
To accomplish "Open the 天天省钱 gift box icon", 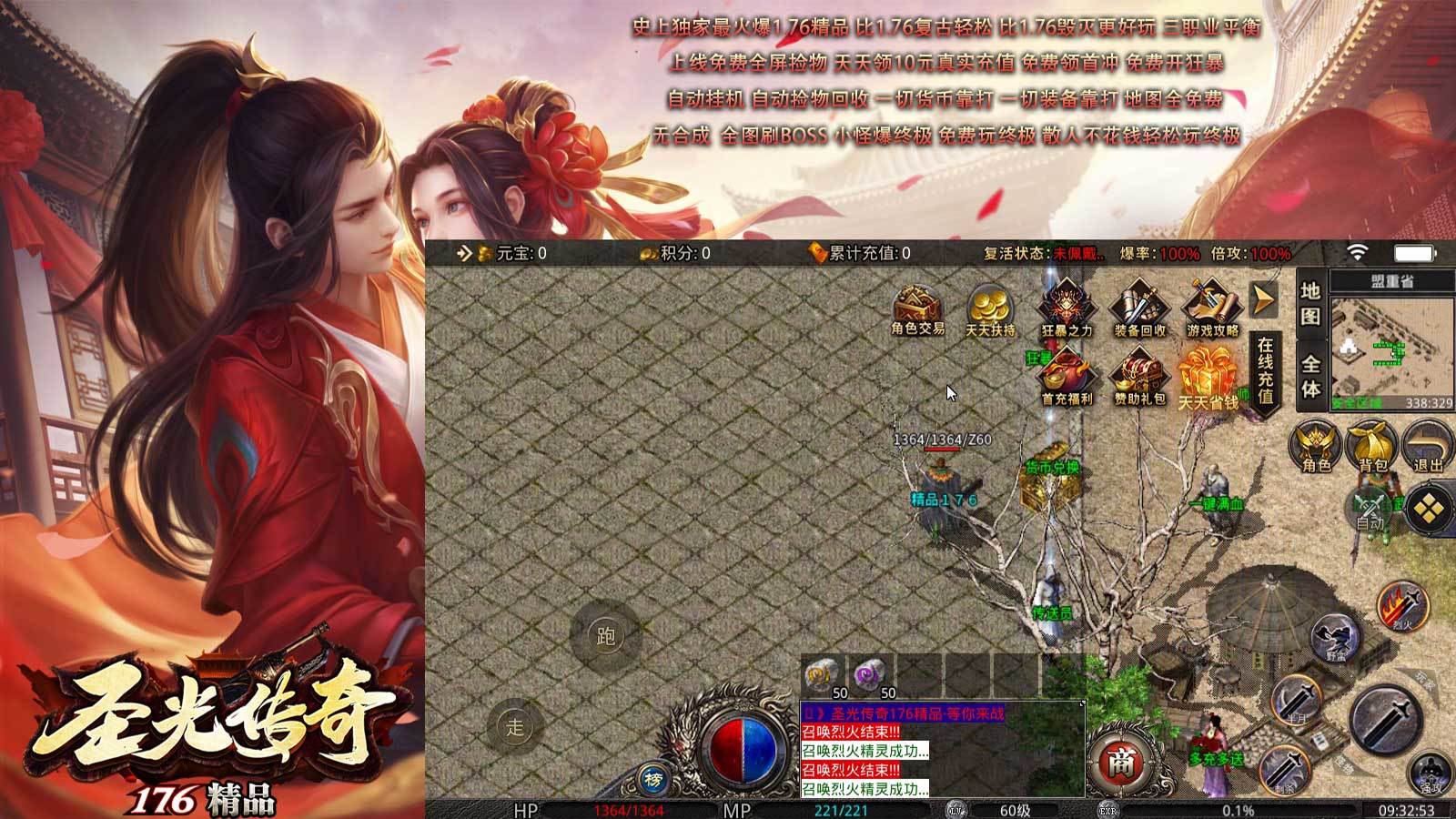I will point(1208,378).
